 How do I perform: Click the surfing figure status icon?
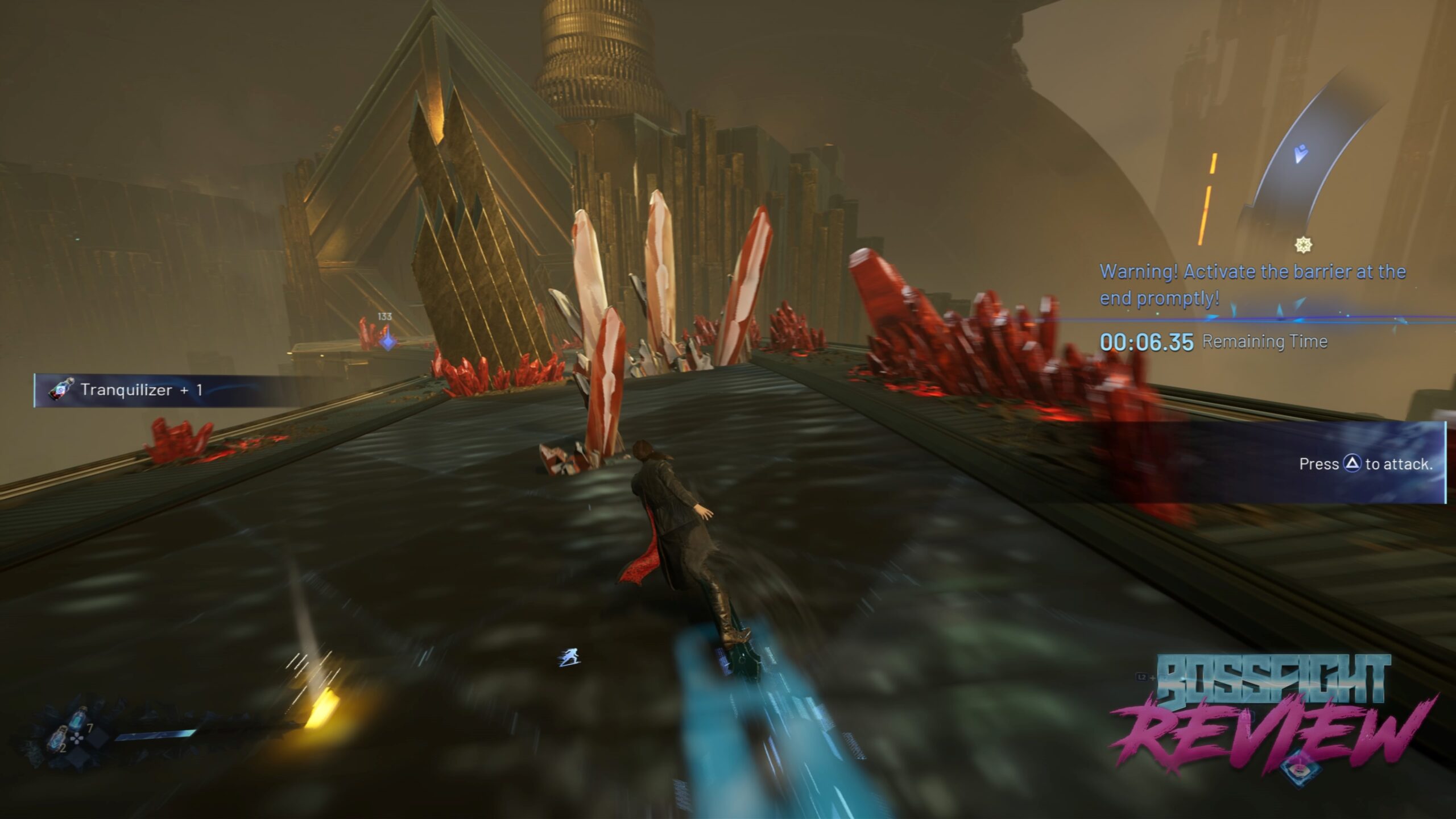(568, 658)
